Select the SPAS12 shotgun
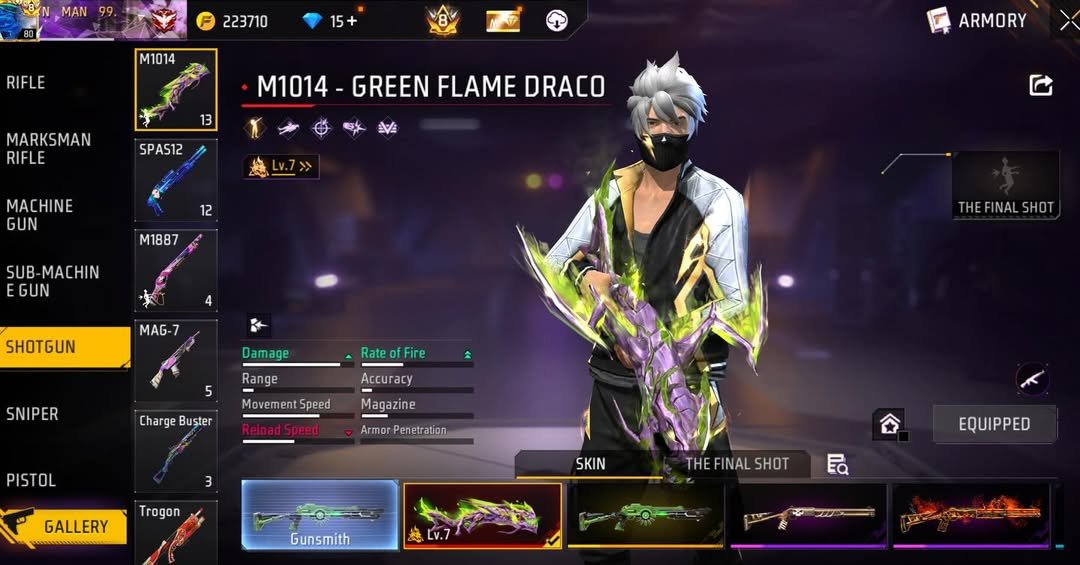The width and height of the screenshot is (1080, 565). 176,180
